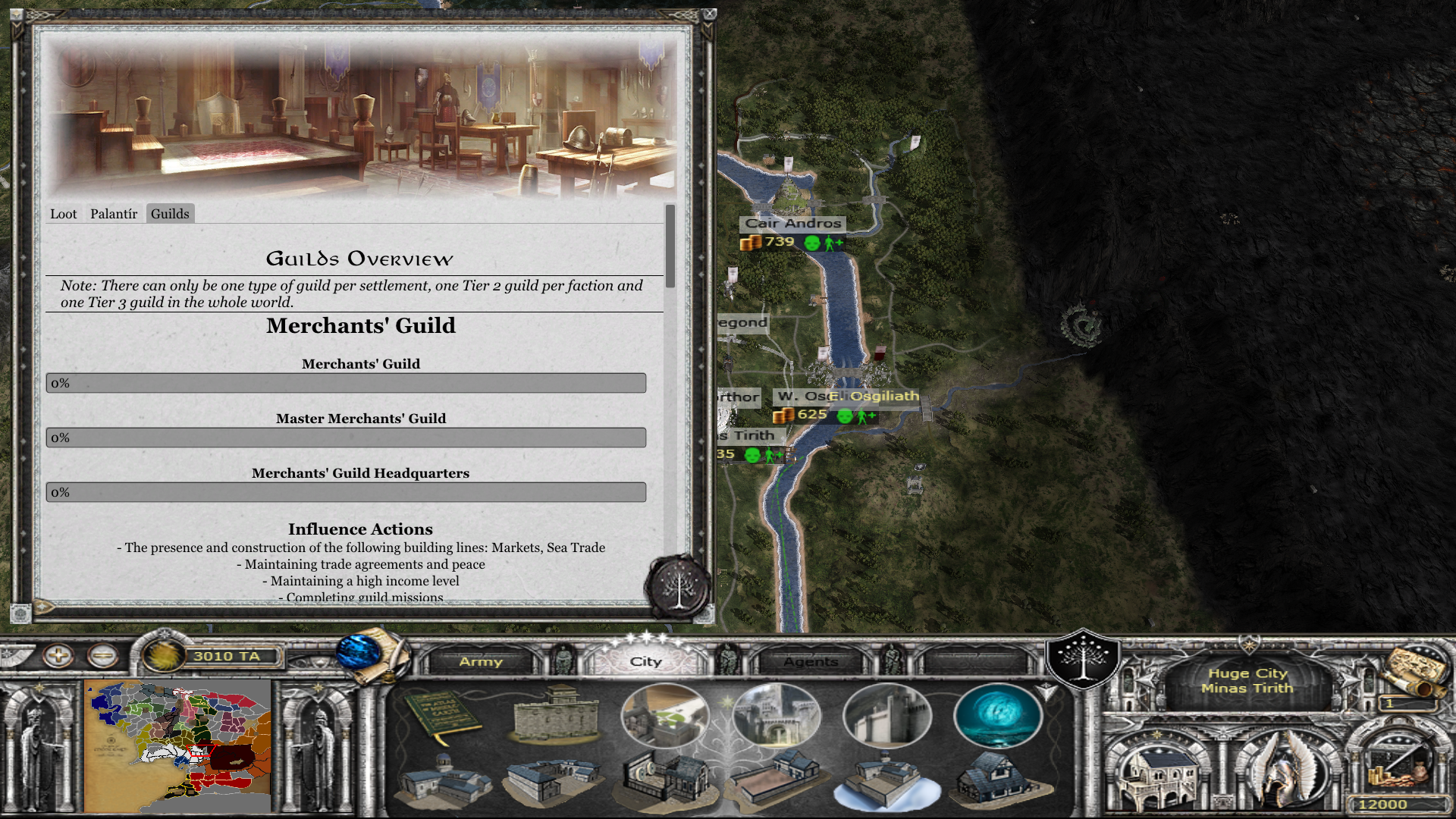Open the construction building button

tap(1159, 770)
